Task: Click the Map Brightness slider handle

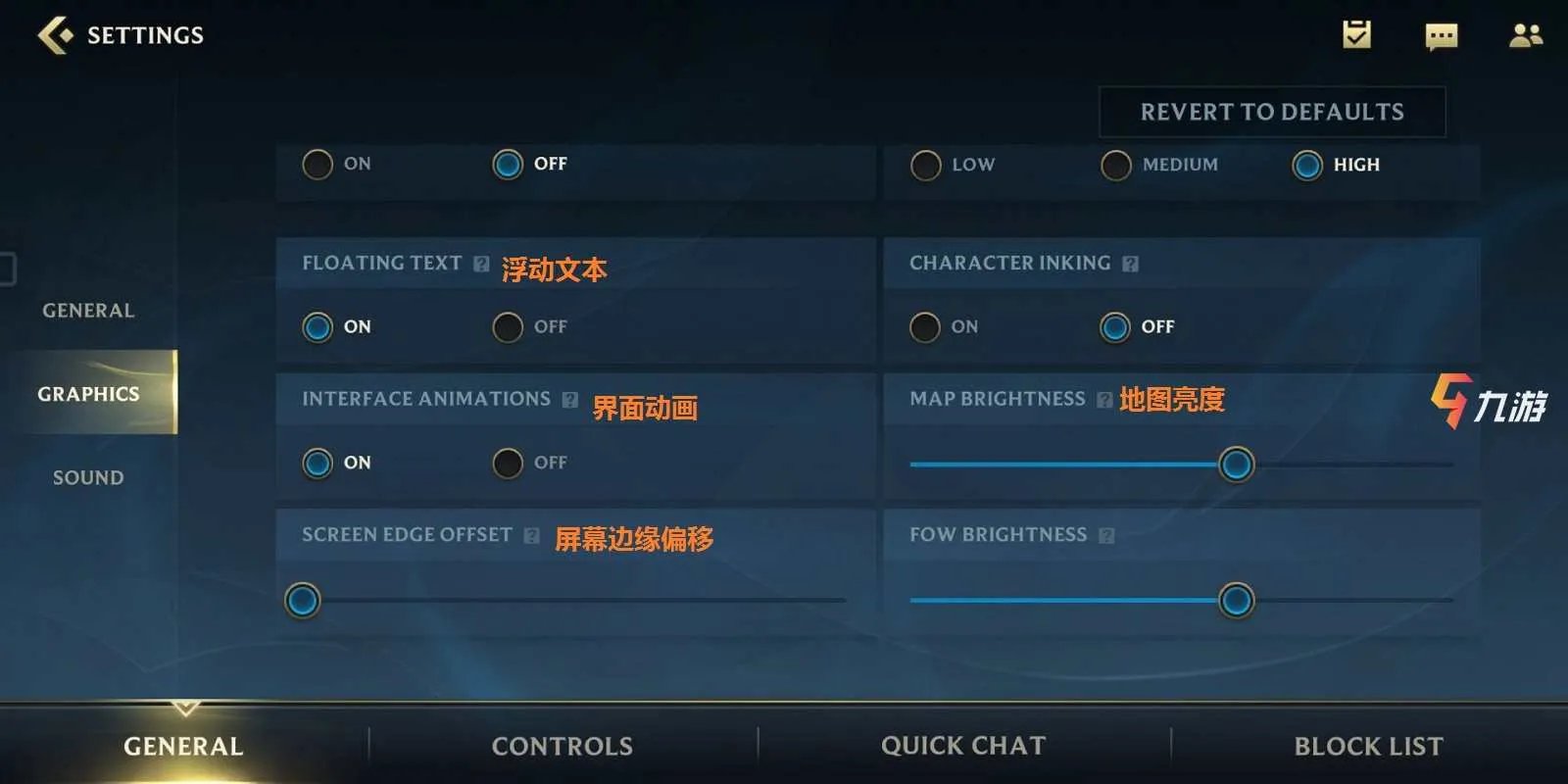Action: point(1236,465)
